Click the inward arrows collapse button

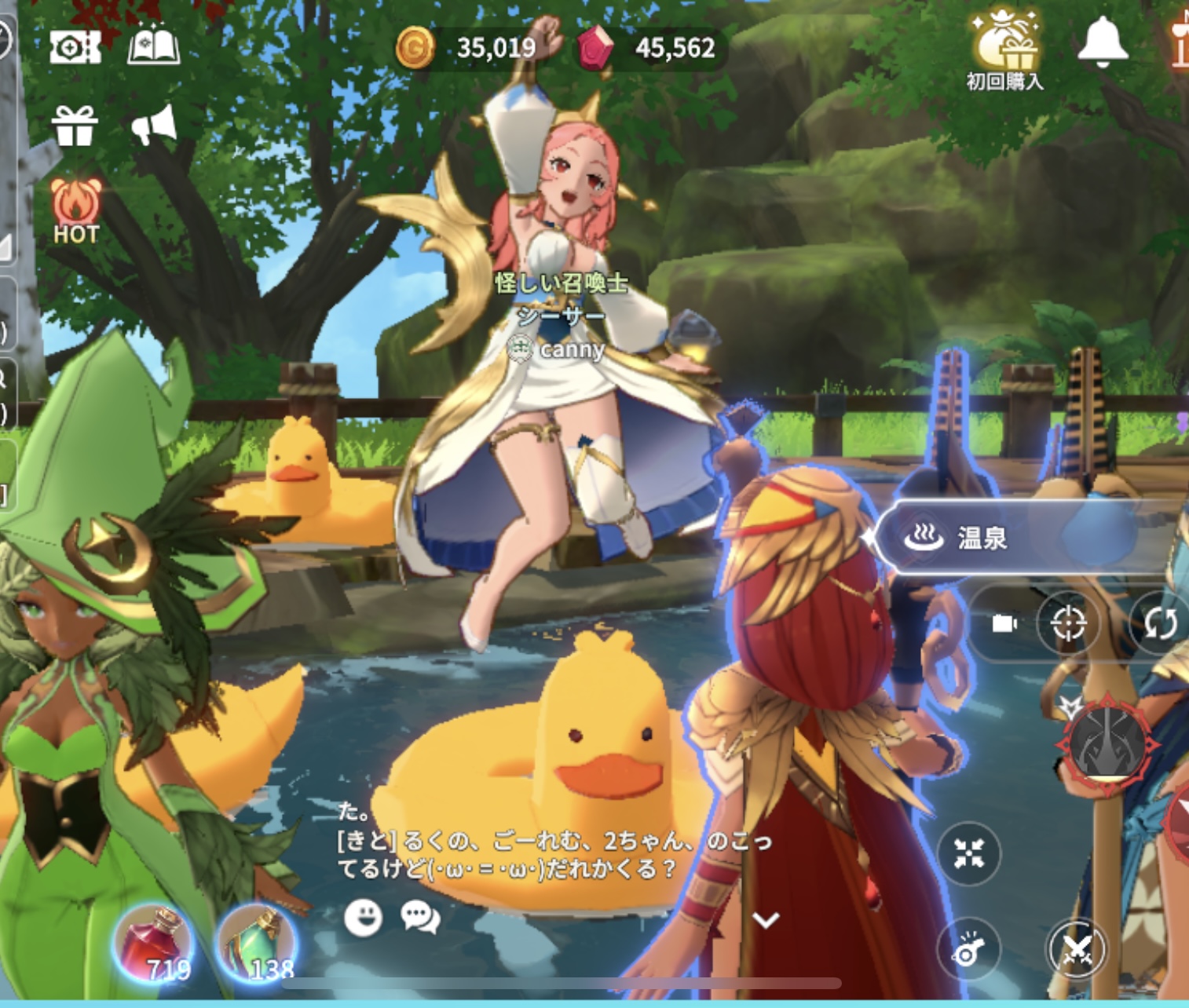[969, 853]
